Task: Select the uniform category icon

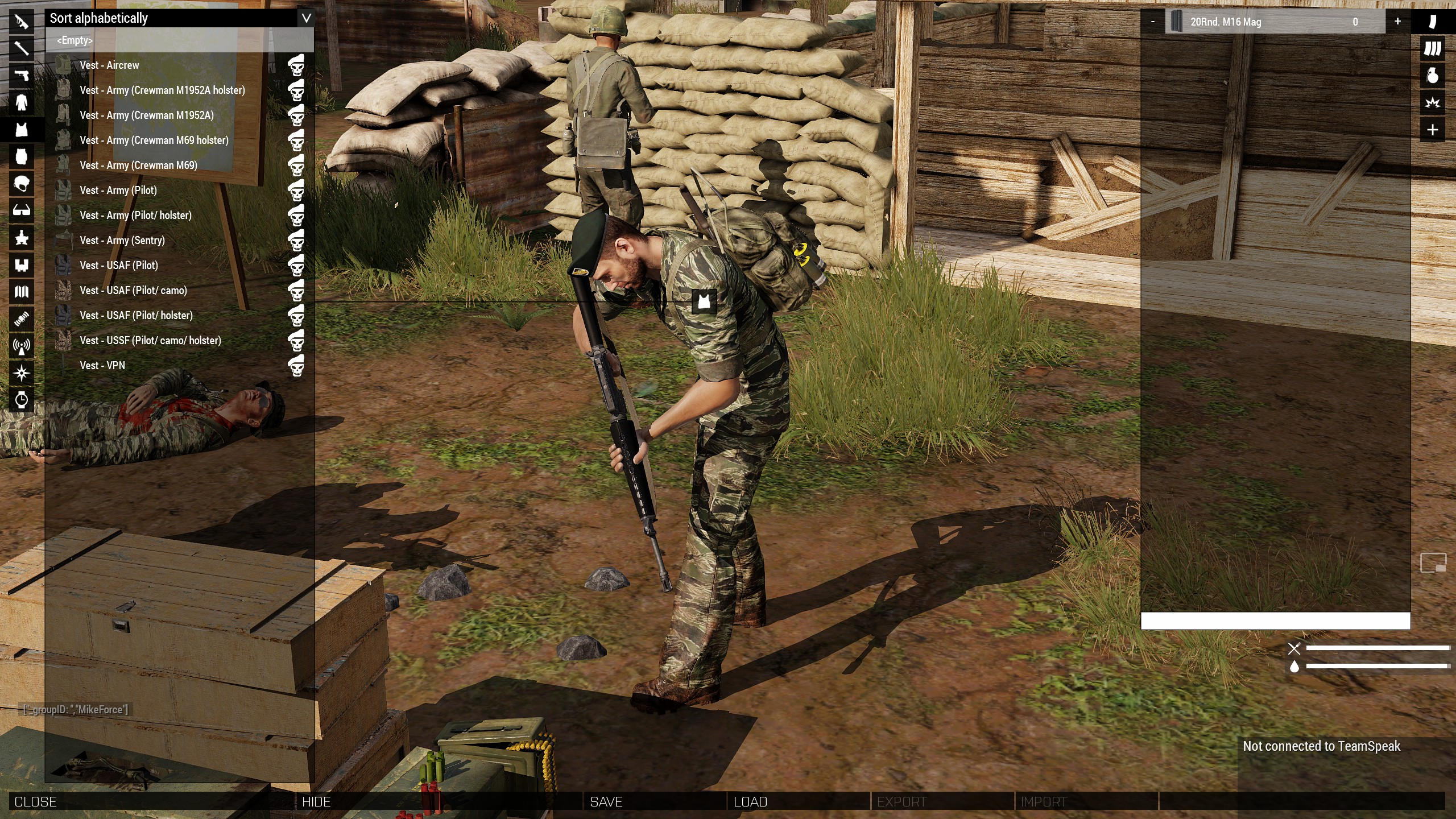Action: (x=22, y=103)
